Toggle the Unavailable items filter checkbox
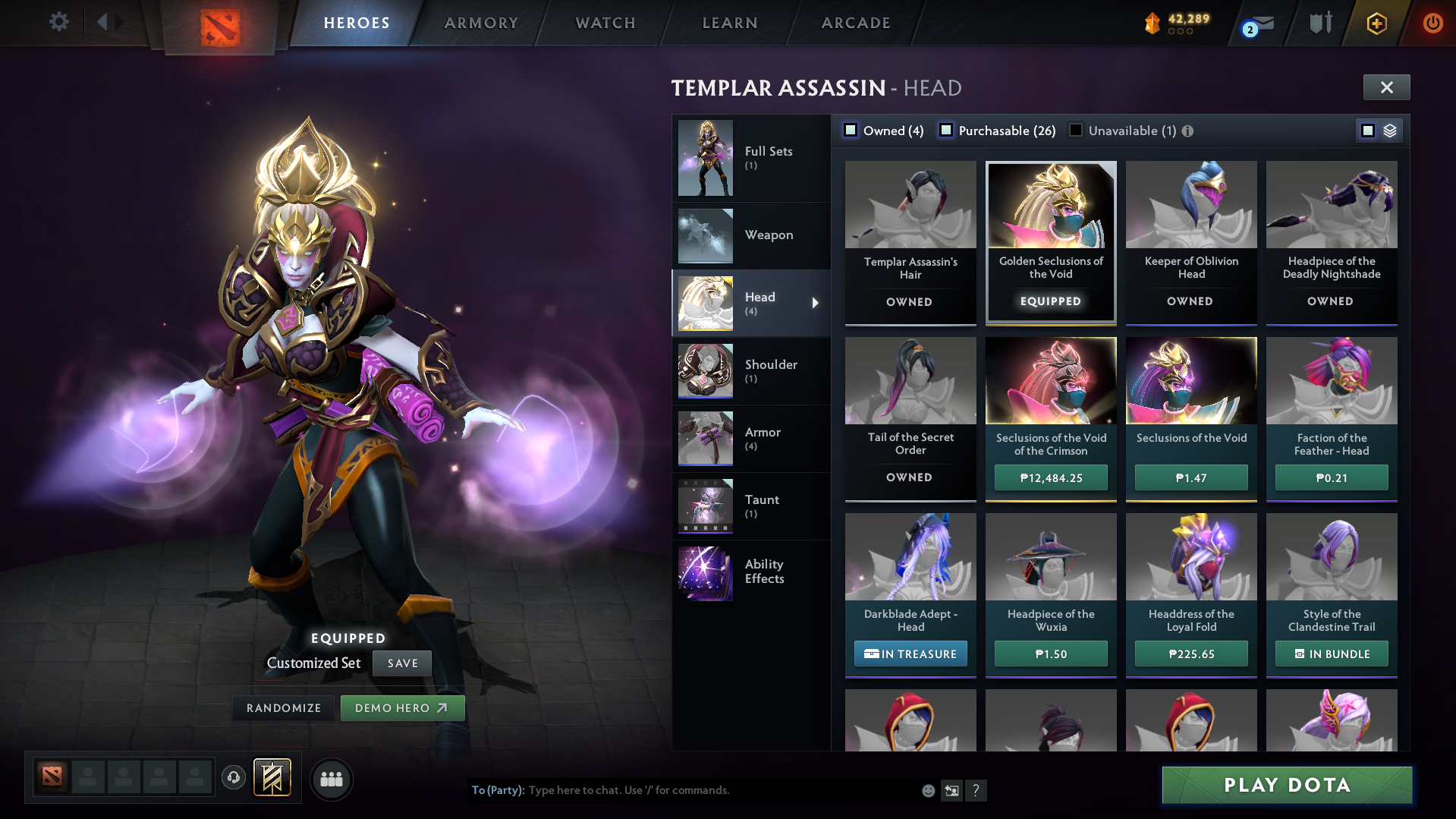 (1076, 131)
